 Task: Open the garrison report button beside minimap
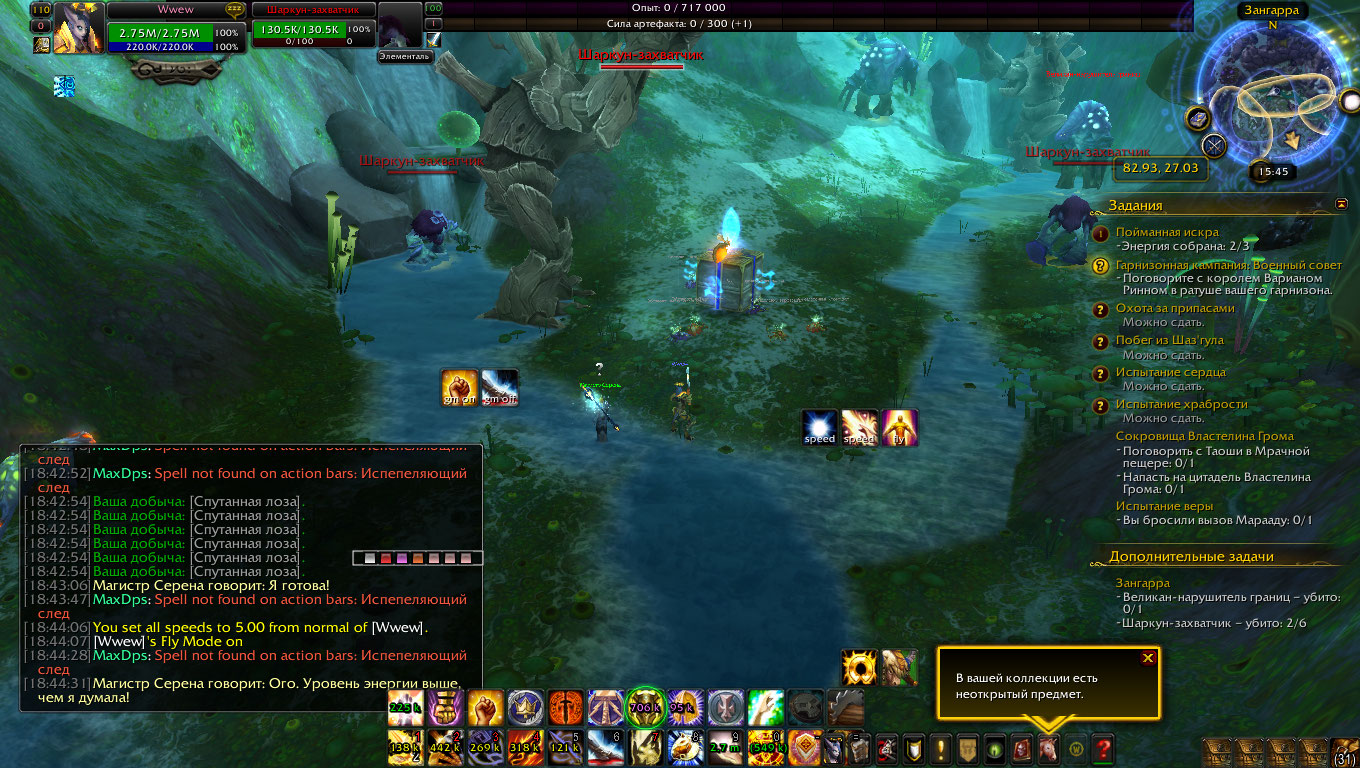click(1198, 119)
